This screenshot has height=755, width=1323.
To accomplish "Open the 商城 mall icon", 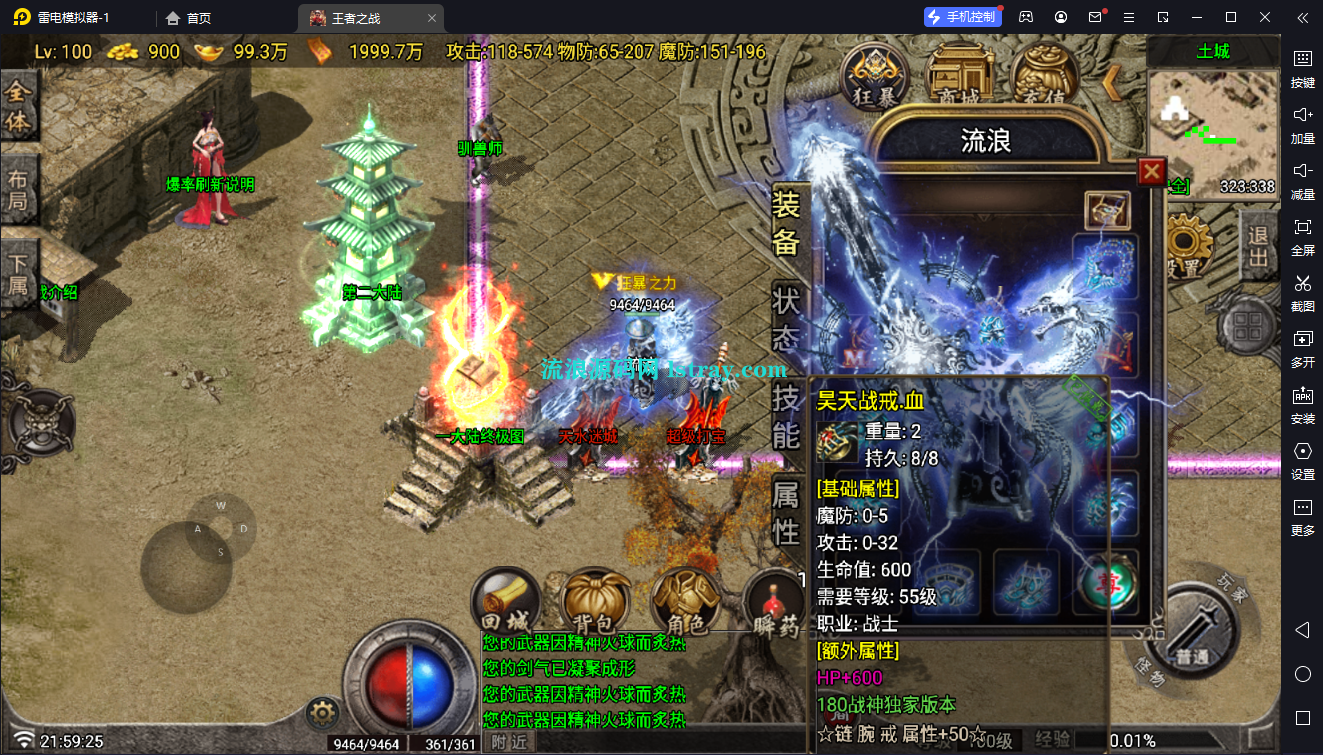I will click(960, 72).
